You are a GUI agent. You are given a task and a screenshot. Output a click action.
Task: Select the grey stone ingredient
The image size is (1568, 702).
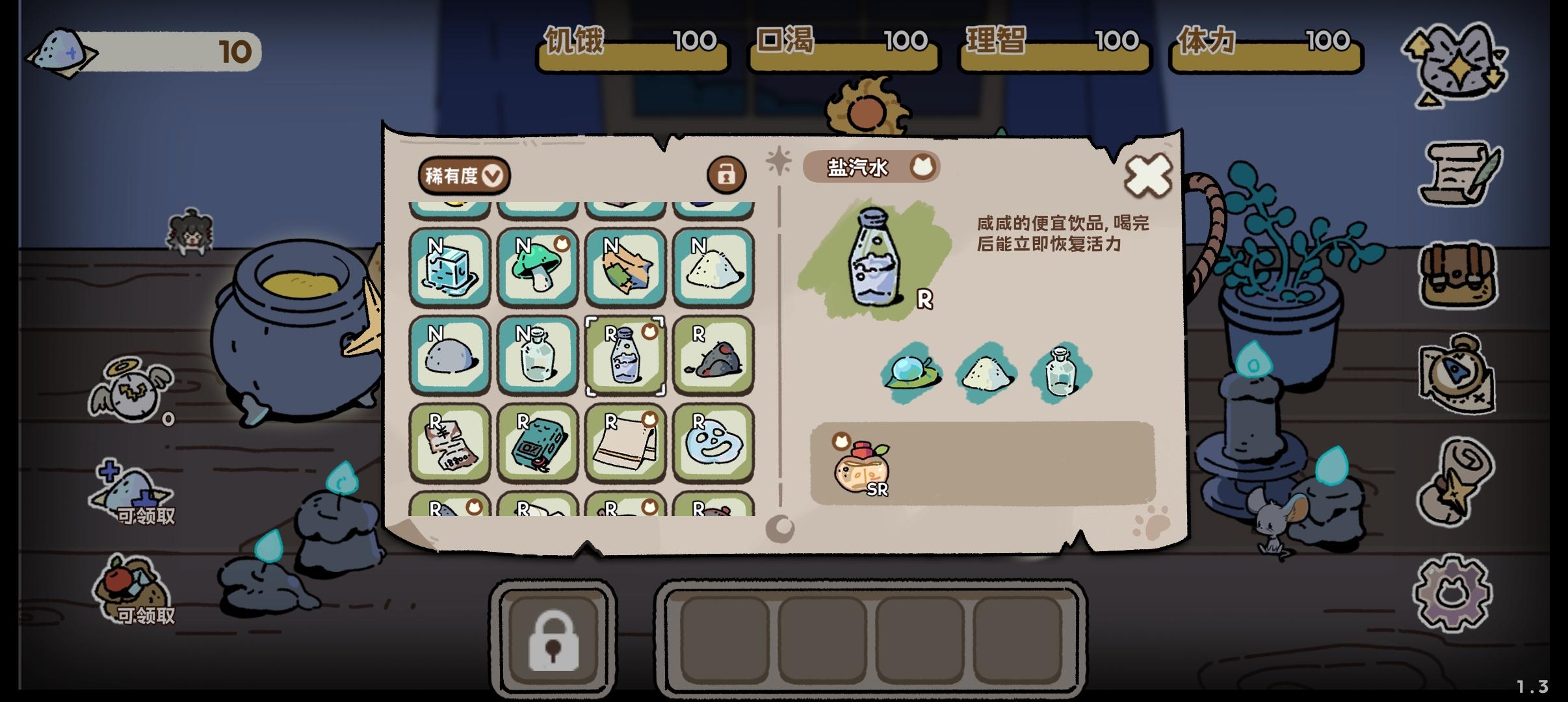pos(450,356)
